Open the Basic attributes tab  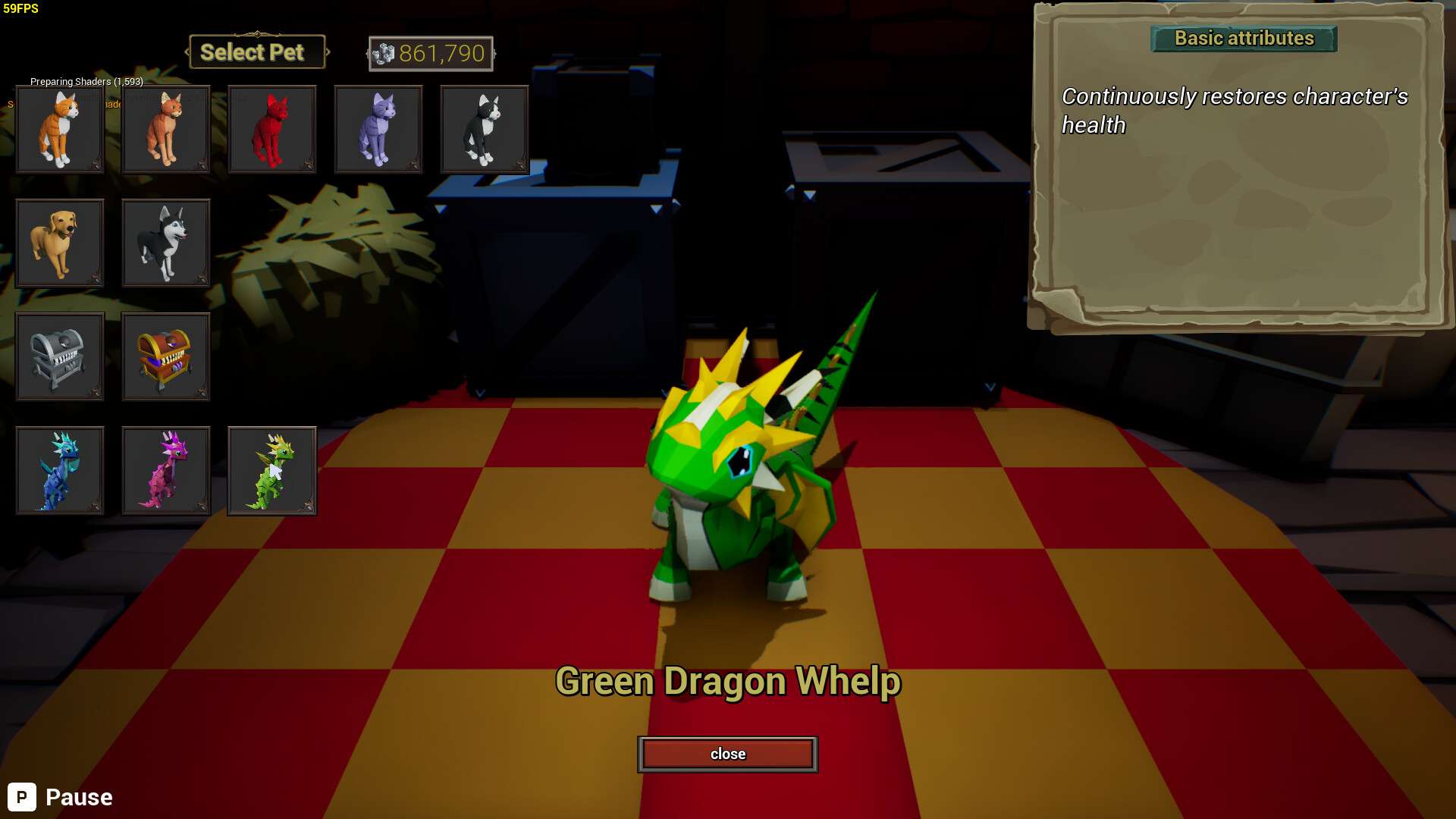click(1244, 39)
